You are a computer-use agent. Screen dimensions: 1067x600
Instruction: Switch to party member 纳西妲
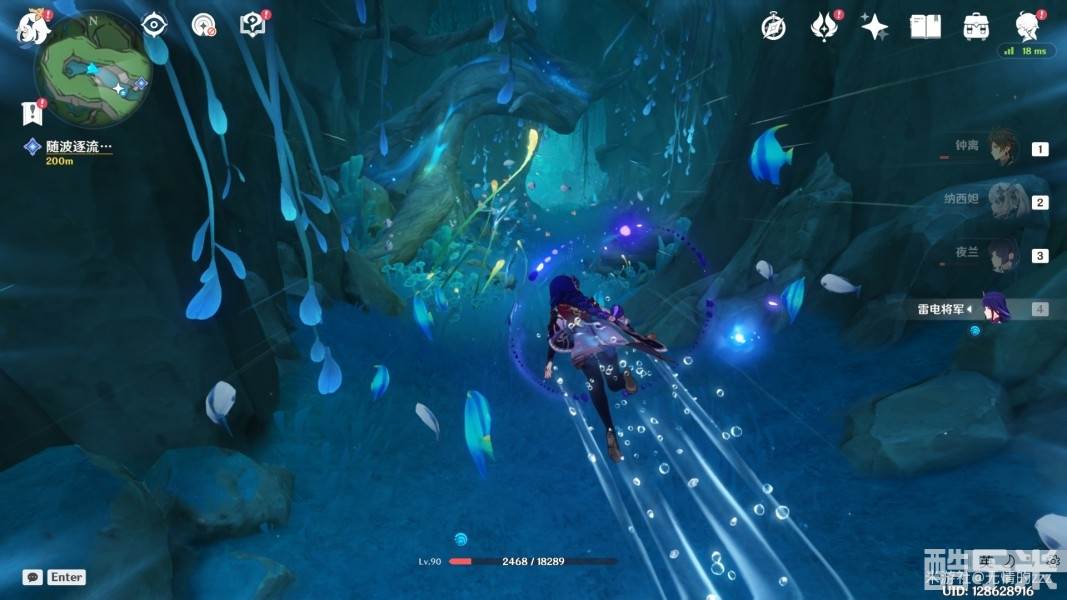point(1002,201)
